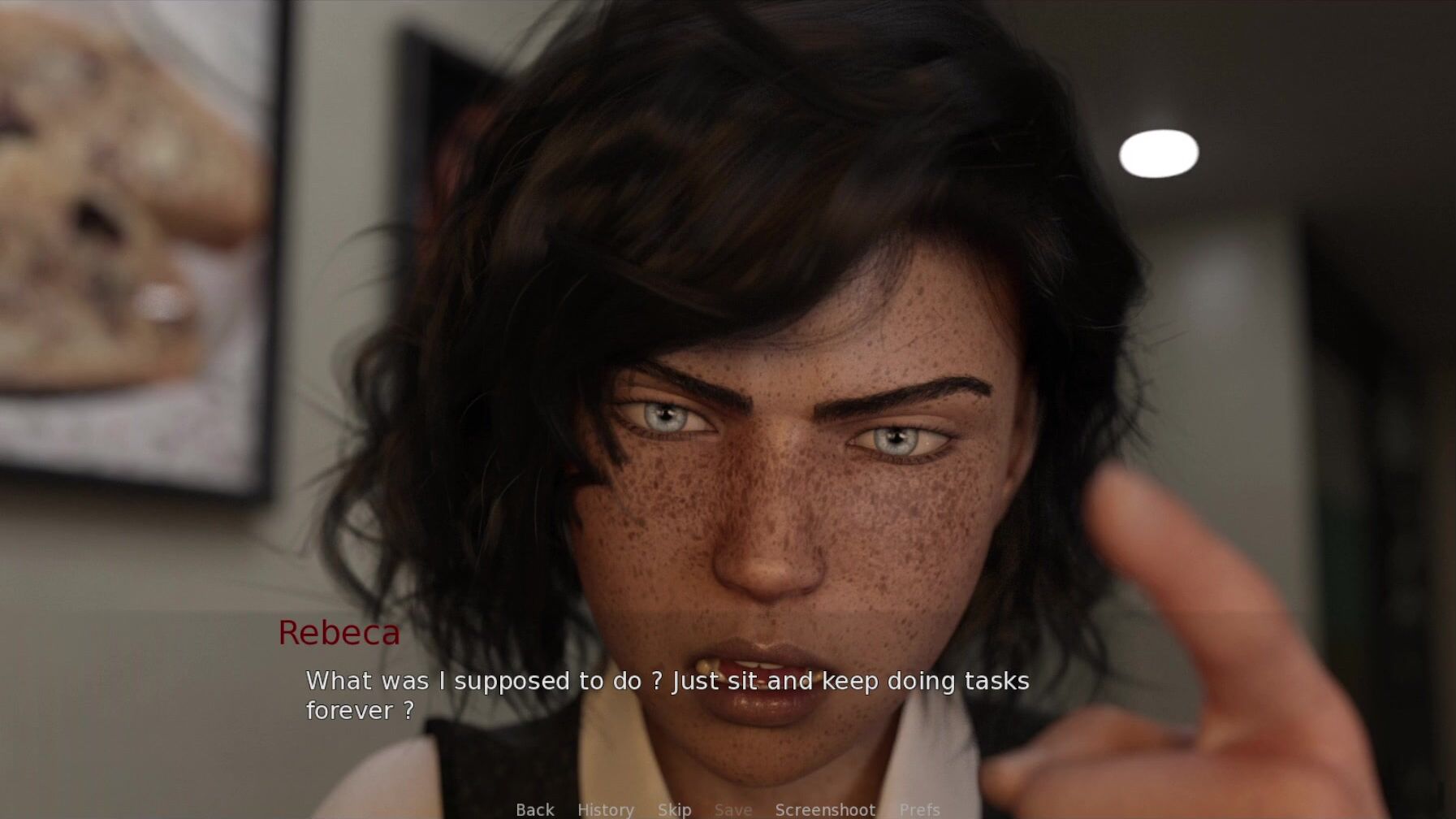Open the dialogue History log
1456x819 pixels.
606,809
